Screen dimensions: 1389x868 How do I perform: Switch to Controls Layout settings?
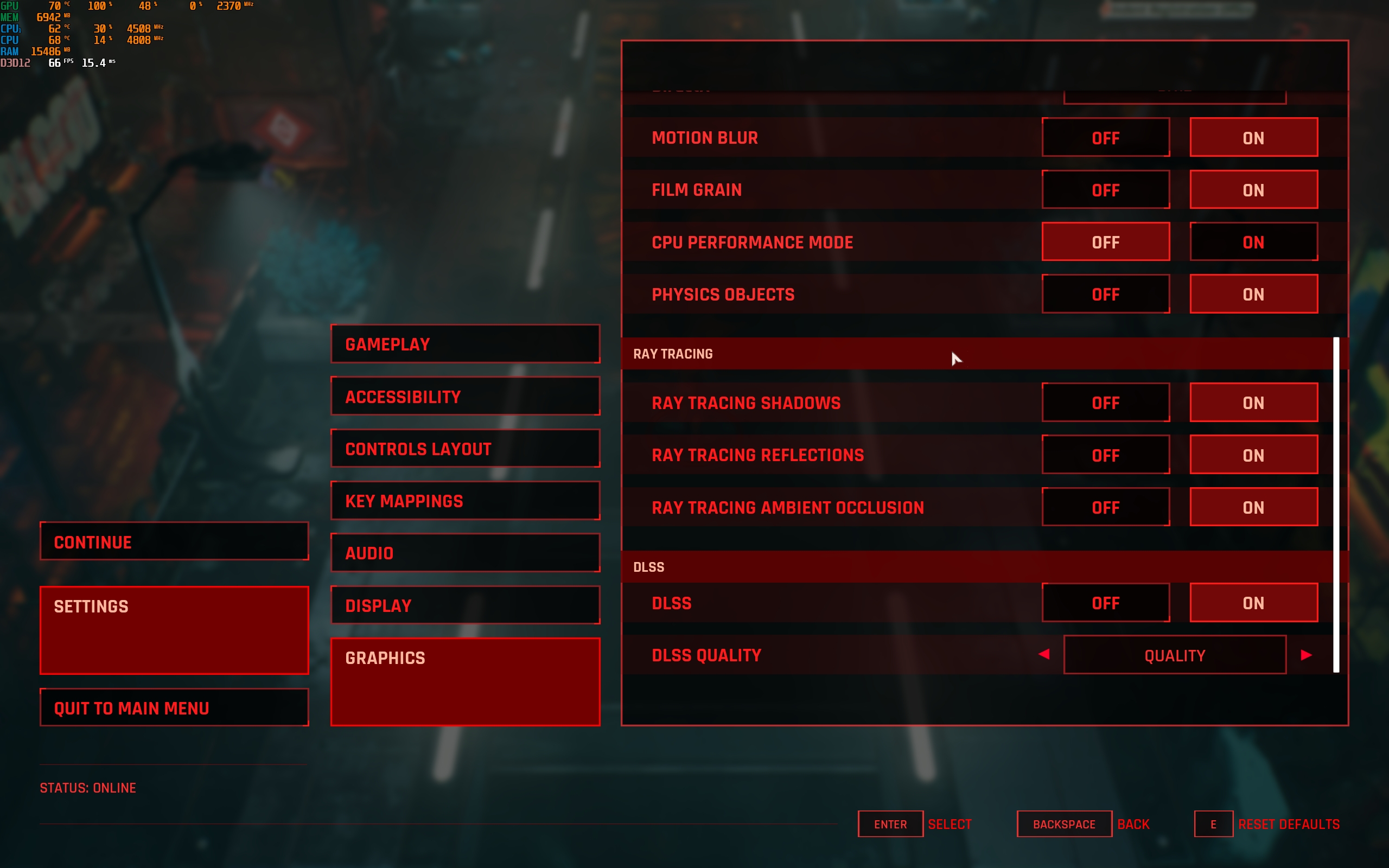(x=465, y=448)
